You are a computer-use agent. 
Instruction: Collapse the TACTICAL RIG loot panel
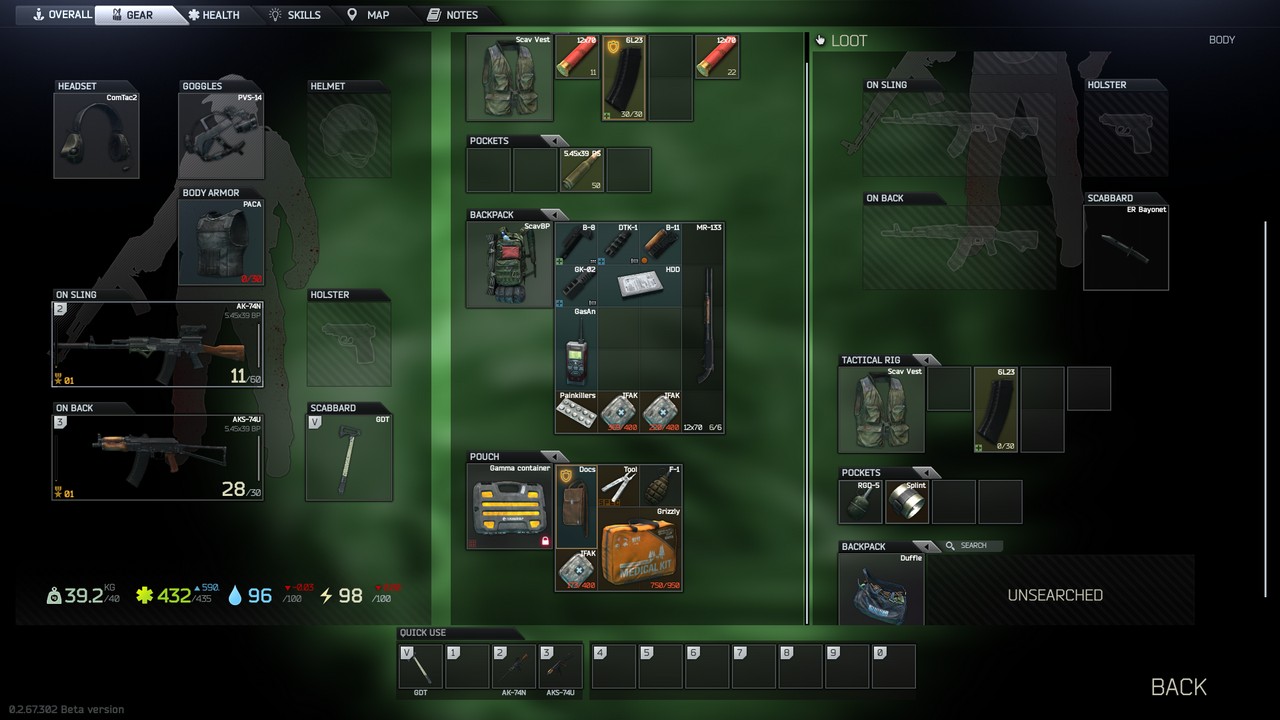pos(925,359)
